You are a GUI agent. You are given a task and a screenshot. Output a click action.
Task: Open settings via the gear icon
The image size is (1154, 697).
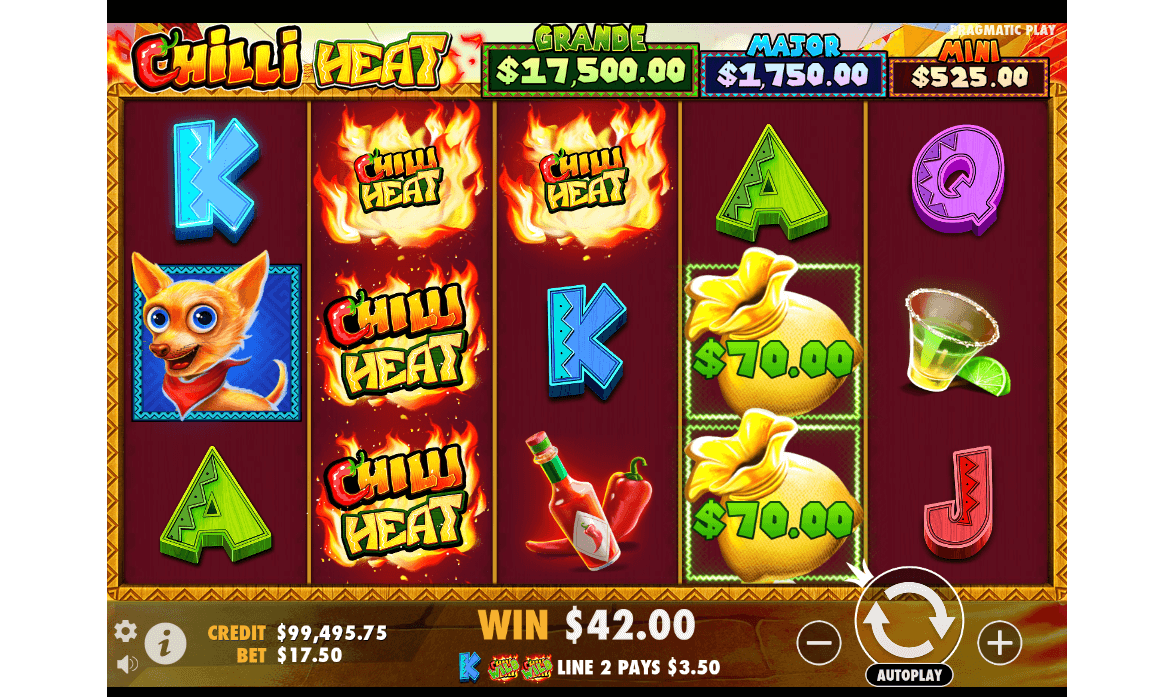pyautogui.click(x=126, y=631)
